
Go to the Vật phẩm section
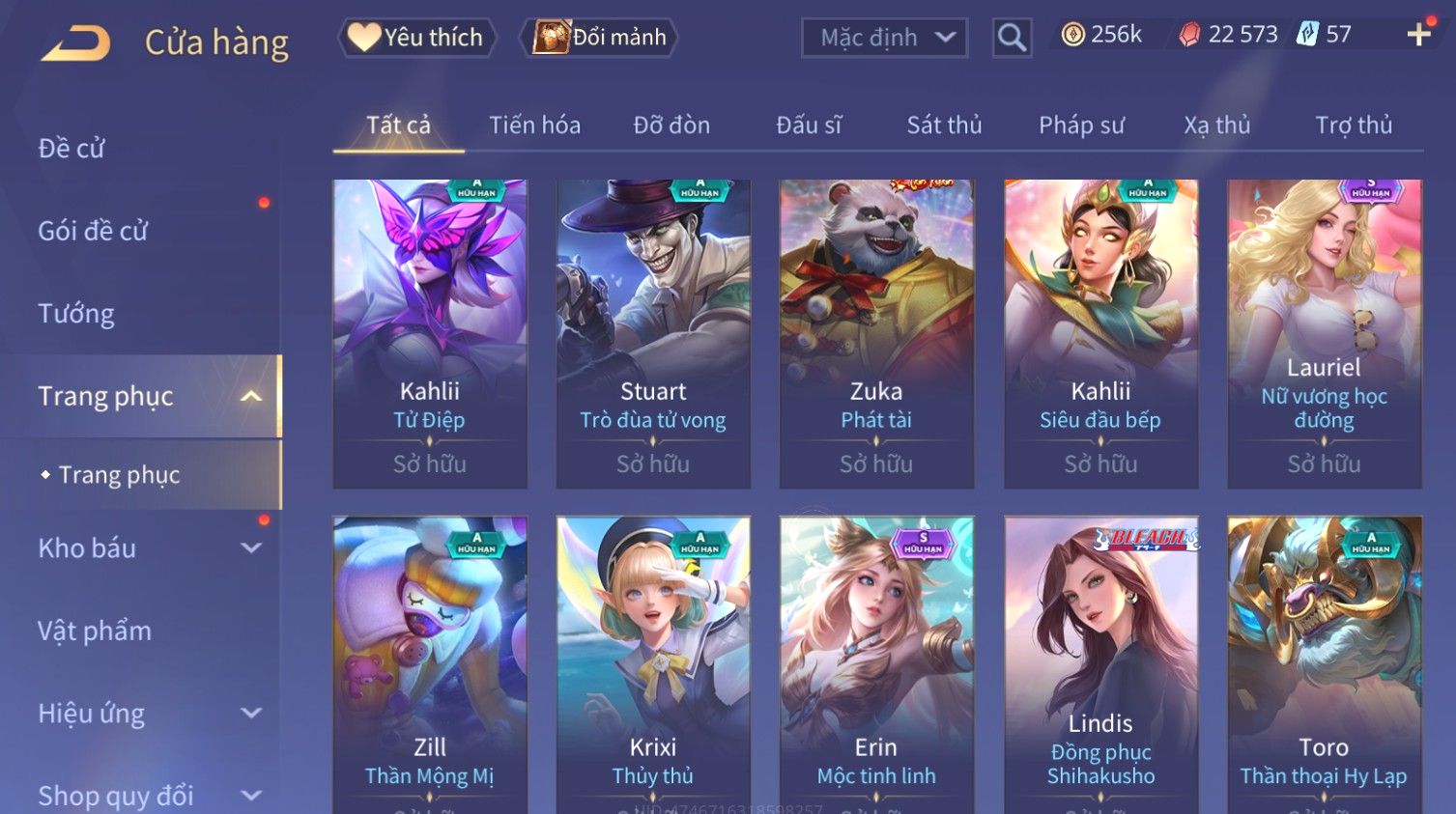click(95, 632)
